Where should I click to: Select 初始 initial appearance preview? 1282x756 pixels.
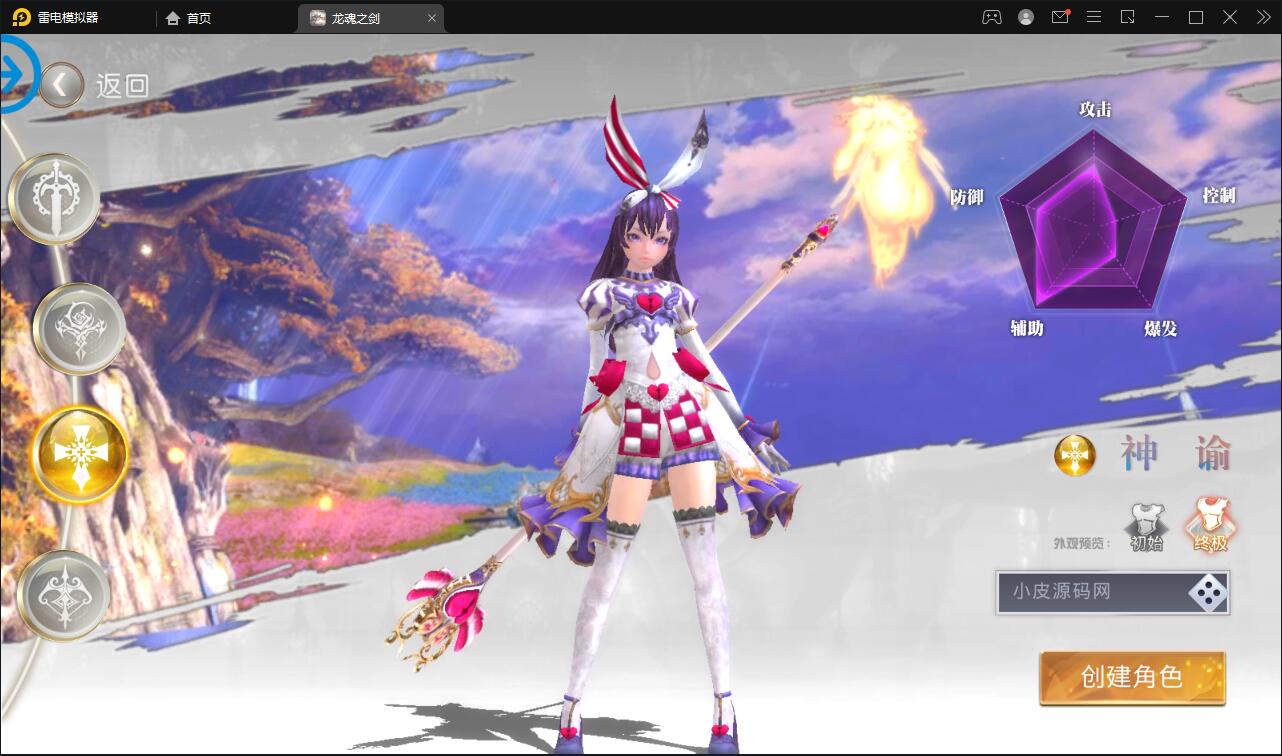tap(1148, 522)
